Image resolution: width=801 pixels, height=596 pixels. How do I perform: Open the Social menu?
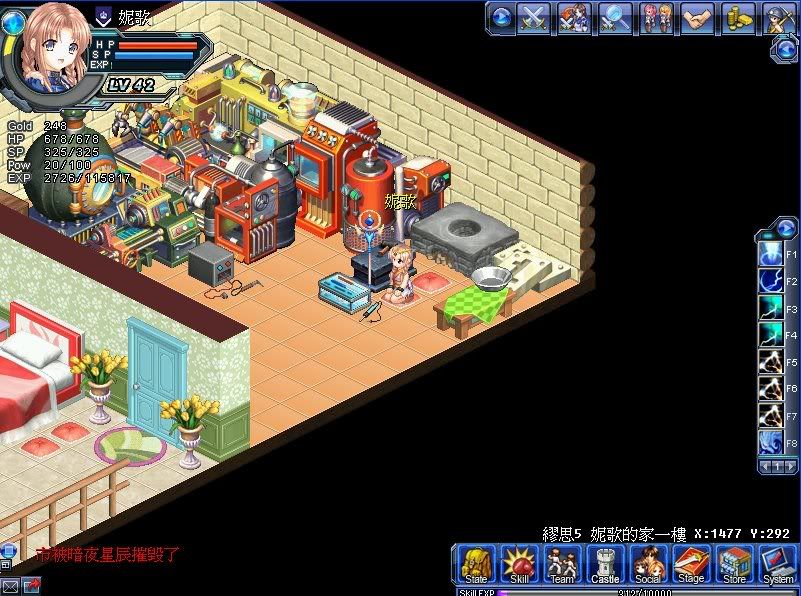point(648,564)
